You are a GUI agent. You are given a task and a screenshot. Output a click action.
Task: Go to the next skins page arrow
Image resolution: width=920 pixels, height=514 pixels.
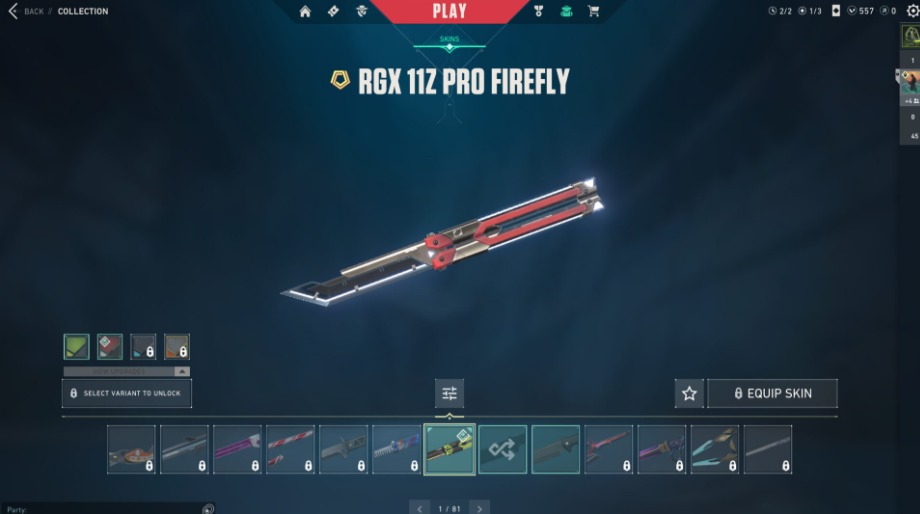click(x=480, y=508)
